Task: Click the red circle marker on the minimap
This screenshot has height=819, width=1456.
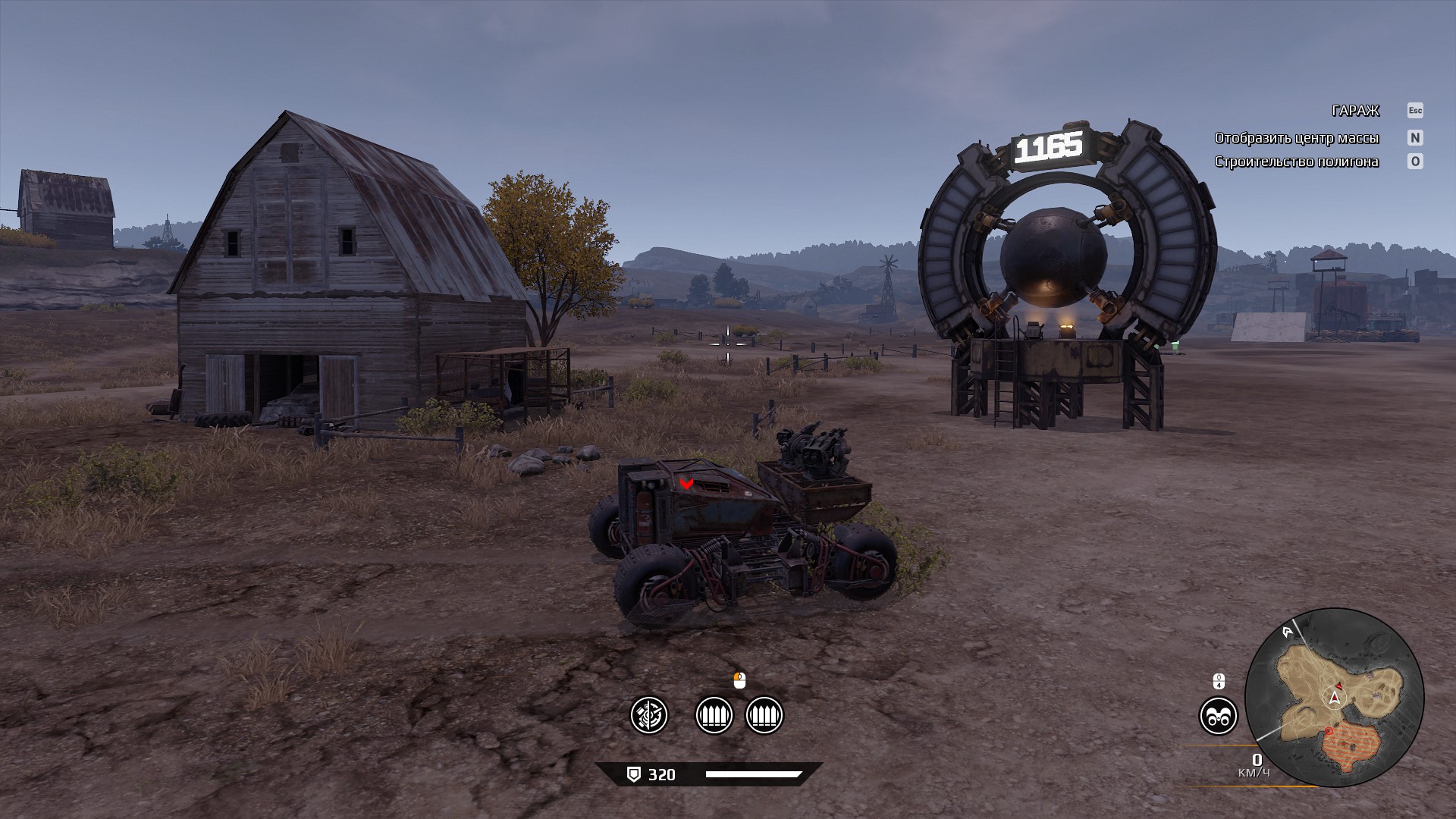Action: tap(1329, 731)
